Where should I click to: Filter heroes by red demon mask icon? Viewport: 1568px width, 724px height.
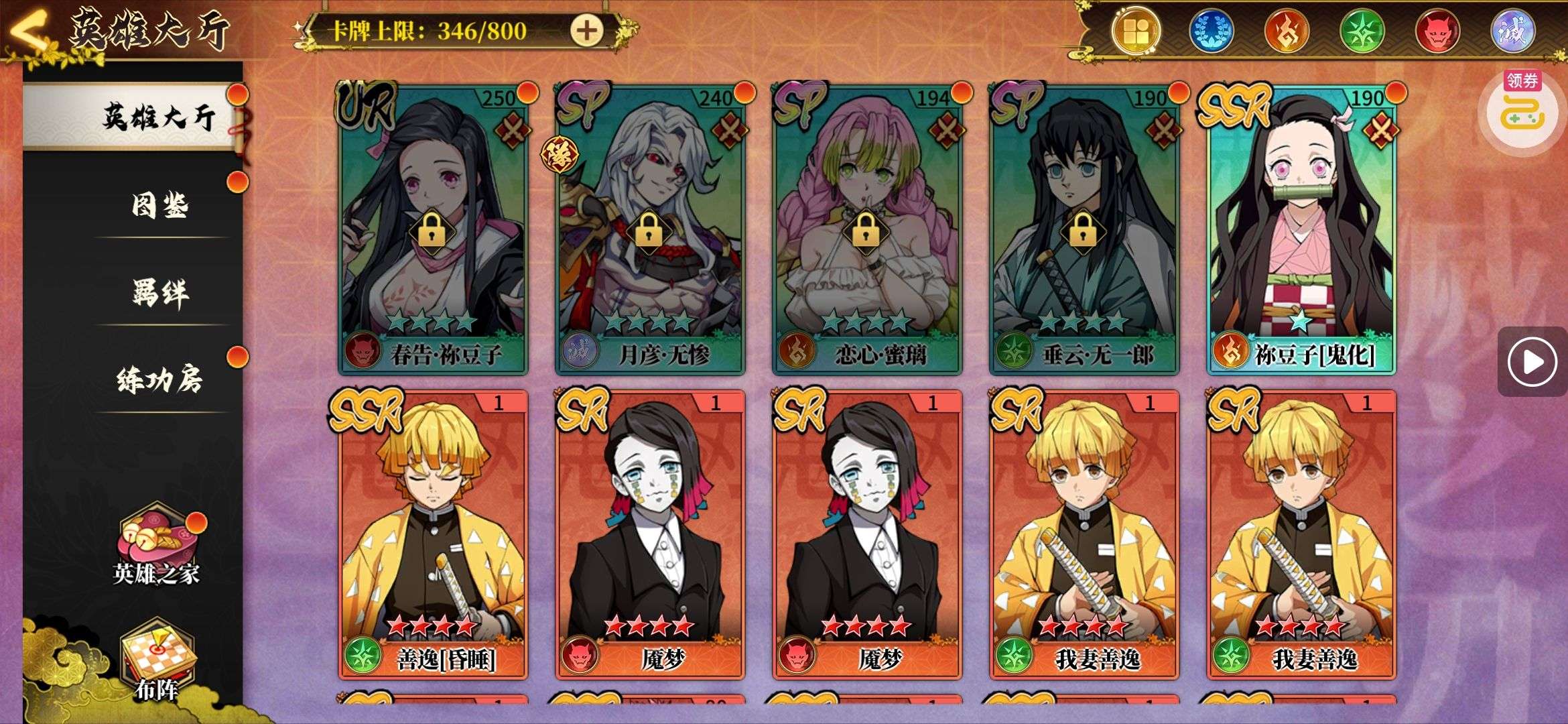pyautogui.click(x=1437, y=31)
